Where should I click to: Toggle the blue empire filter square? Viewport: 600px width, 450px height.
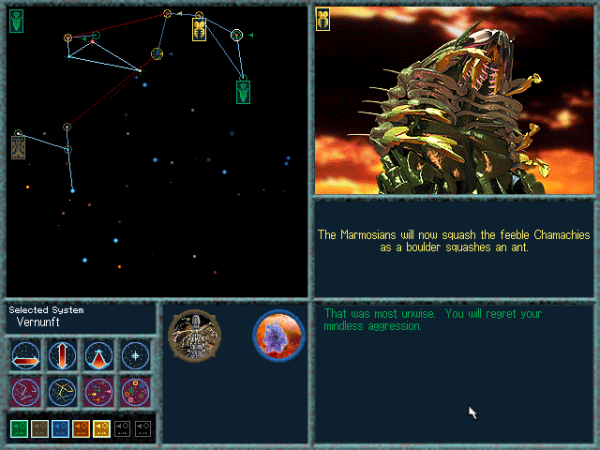click(60, 428)
